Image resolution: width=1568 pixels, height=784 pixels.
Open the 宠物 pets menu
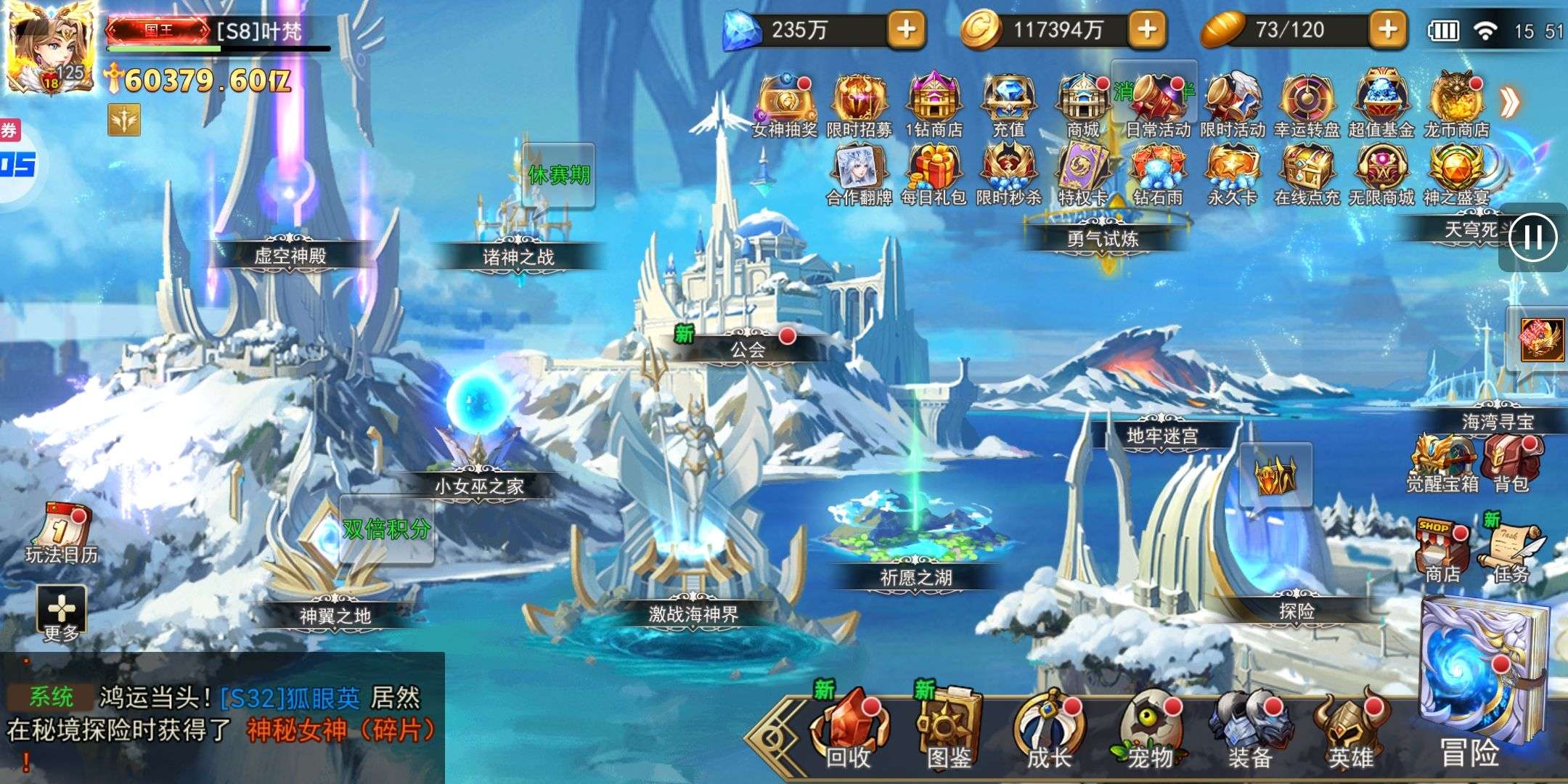[1150, 730]
